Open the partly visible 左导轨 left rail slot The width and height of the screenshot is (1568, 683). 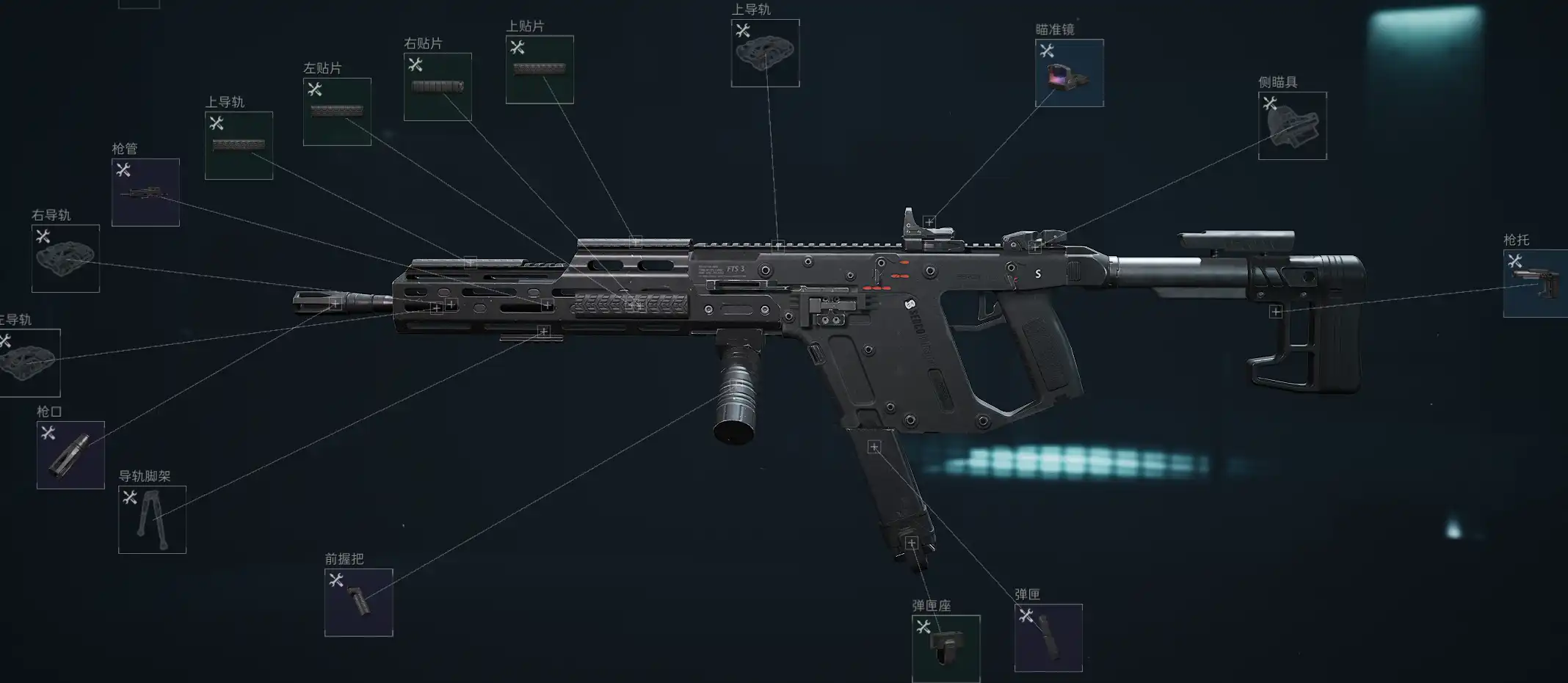[x=29, y=362]
